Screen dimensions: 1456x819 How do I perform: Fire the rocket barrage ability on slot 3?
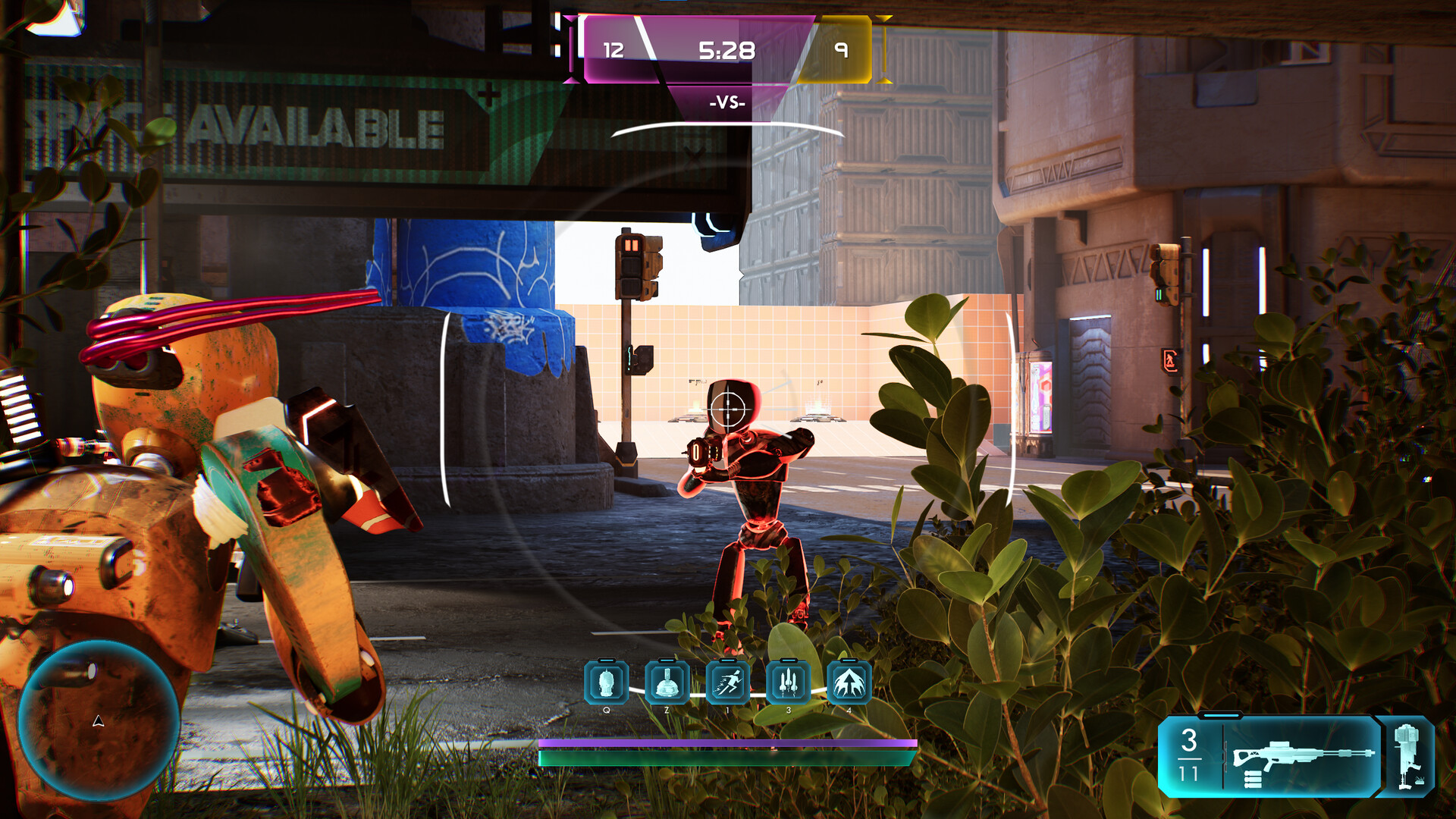coord(789,682)
